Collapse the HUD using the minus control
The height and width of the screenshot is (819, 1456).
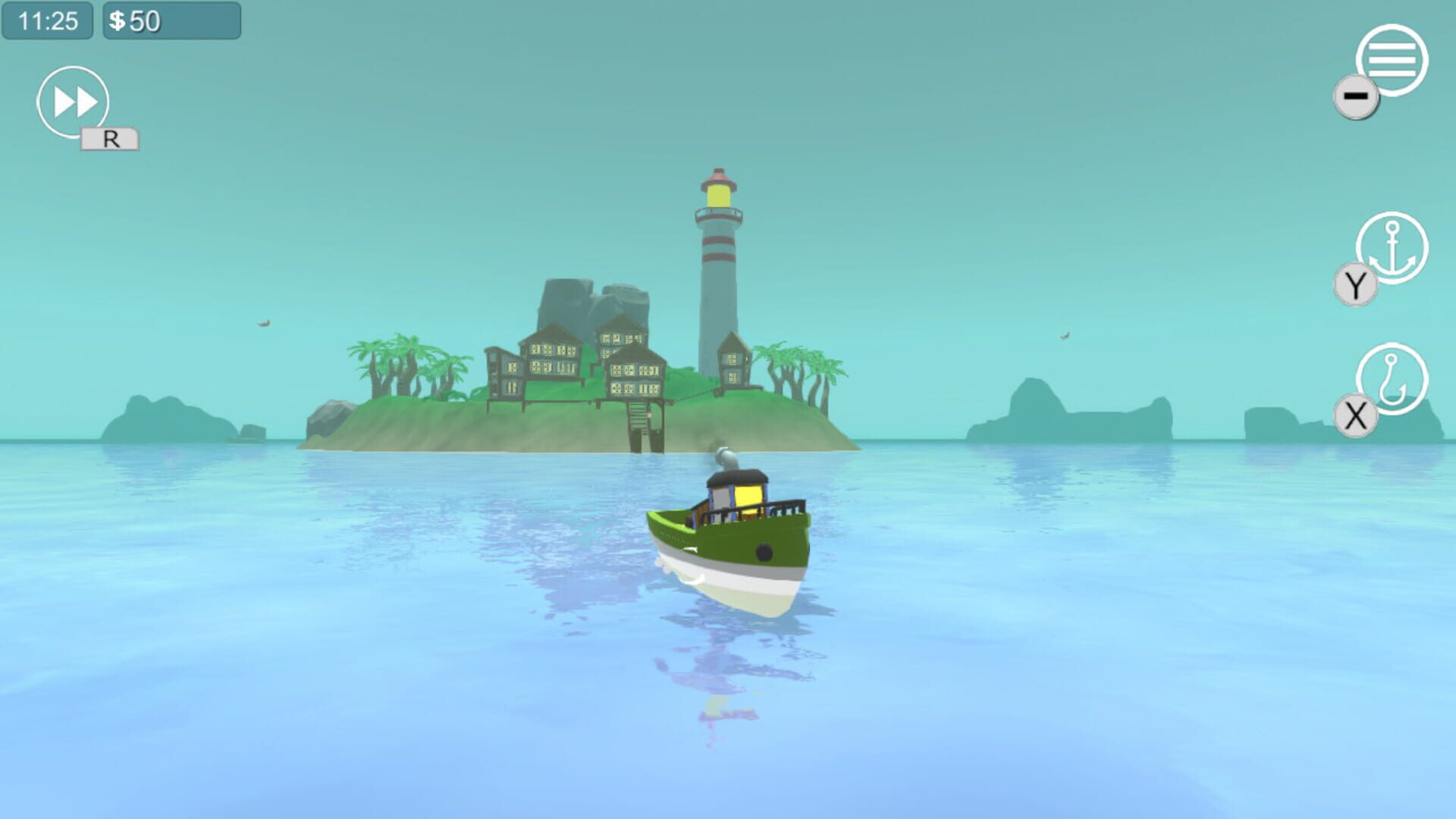pos(1357,96)
